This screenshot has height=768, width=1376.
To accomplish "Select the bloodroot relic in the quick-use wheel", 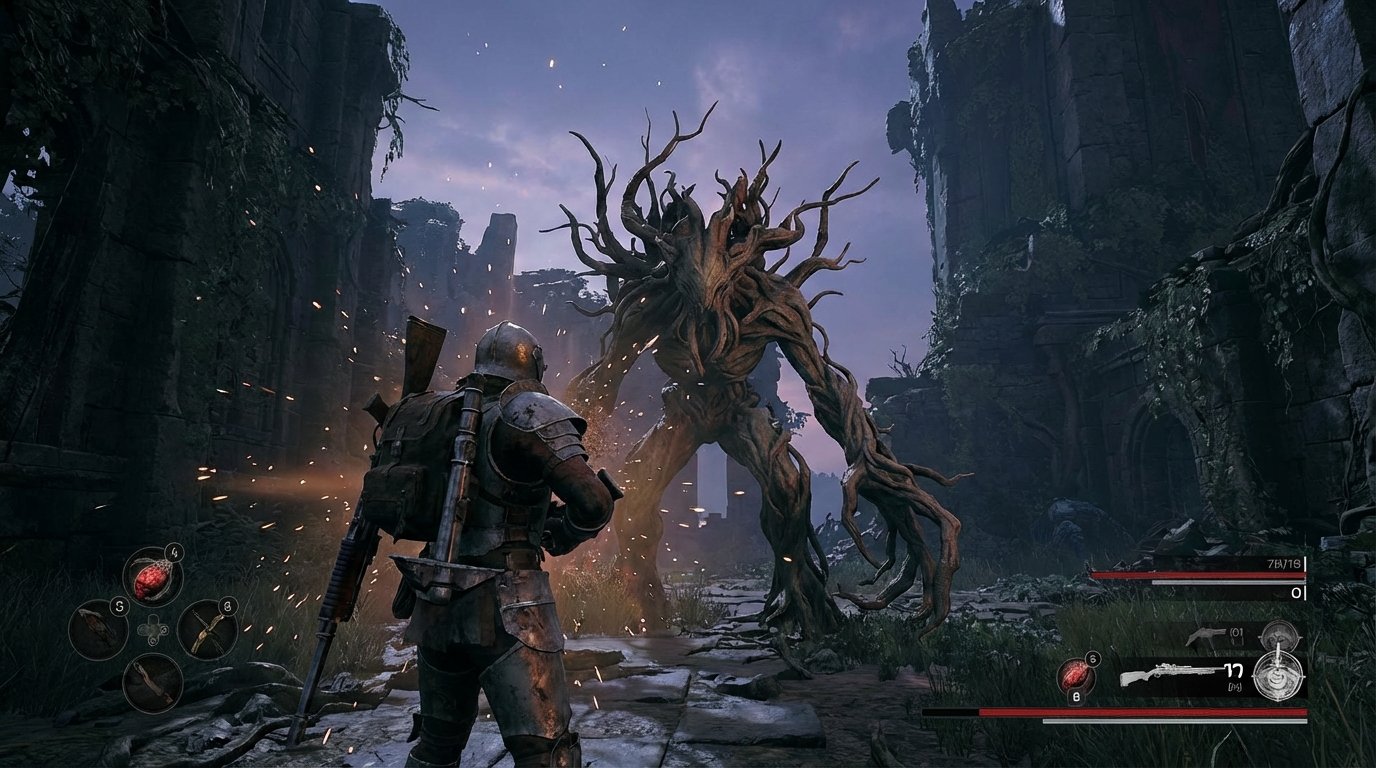I will (x=151, y=577).
